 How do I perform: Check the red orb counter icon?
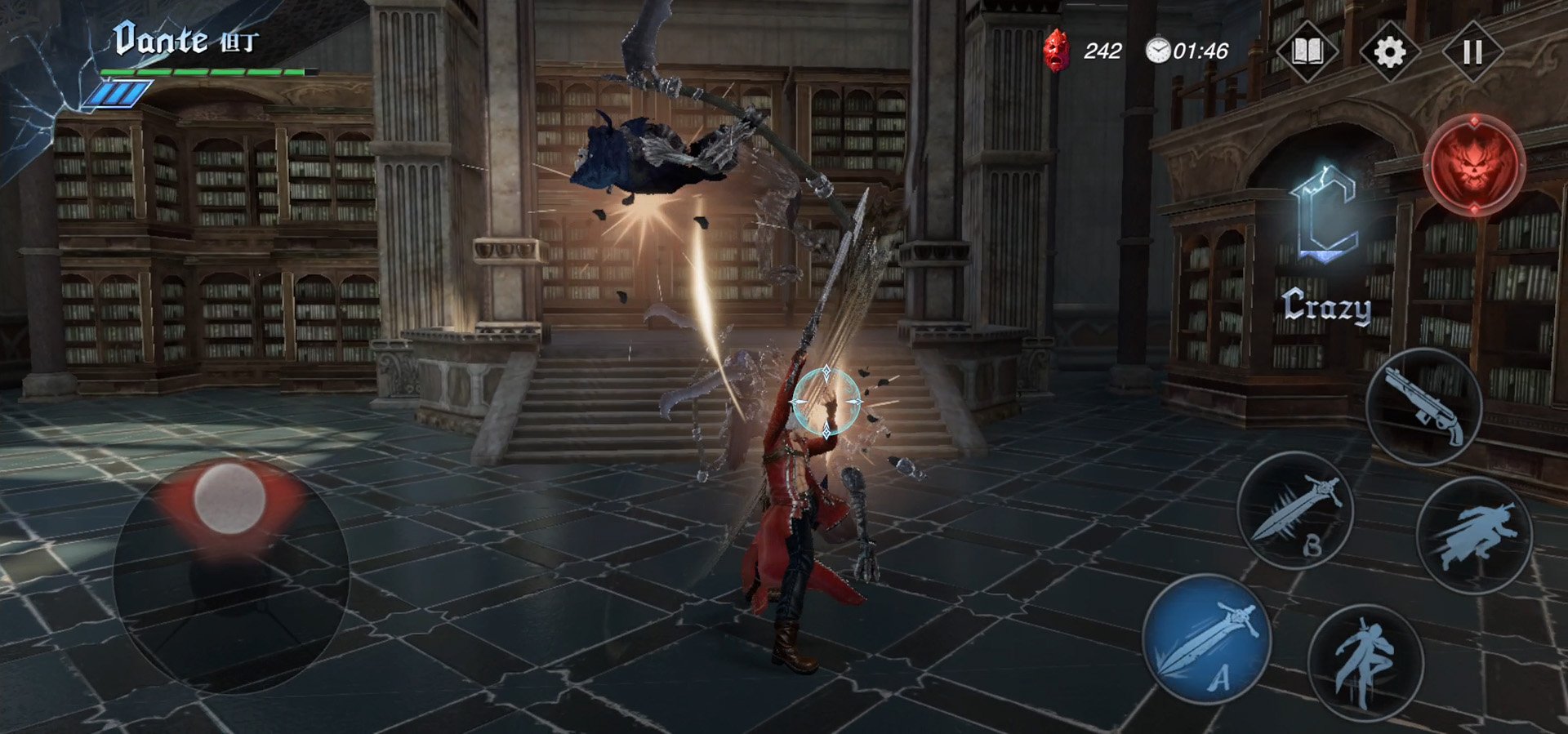click(1058, 51)
